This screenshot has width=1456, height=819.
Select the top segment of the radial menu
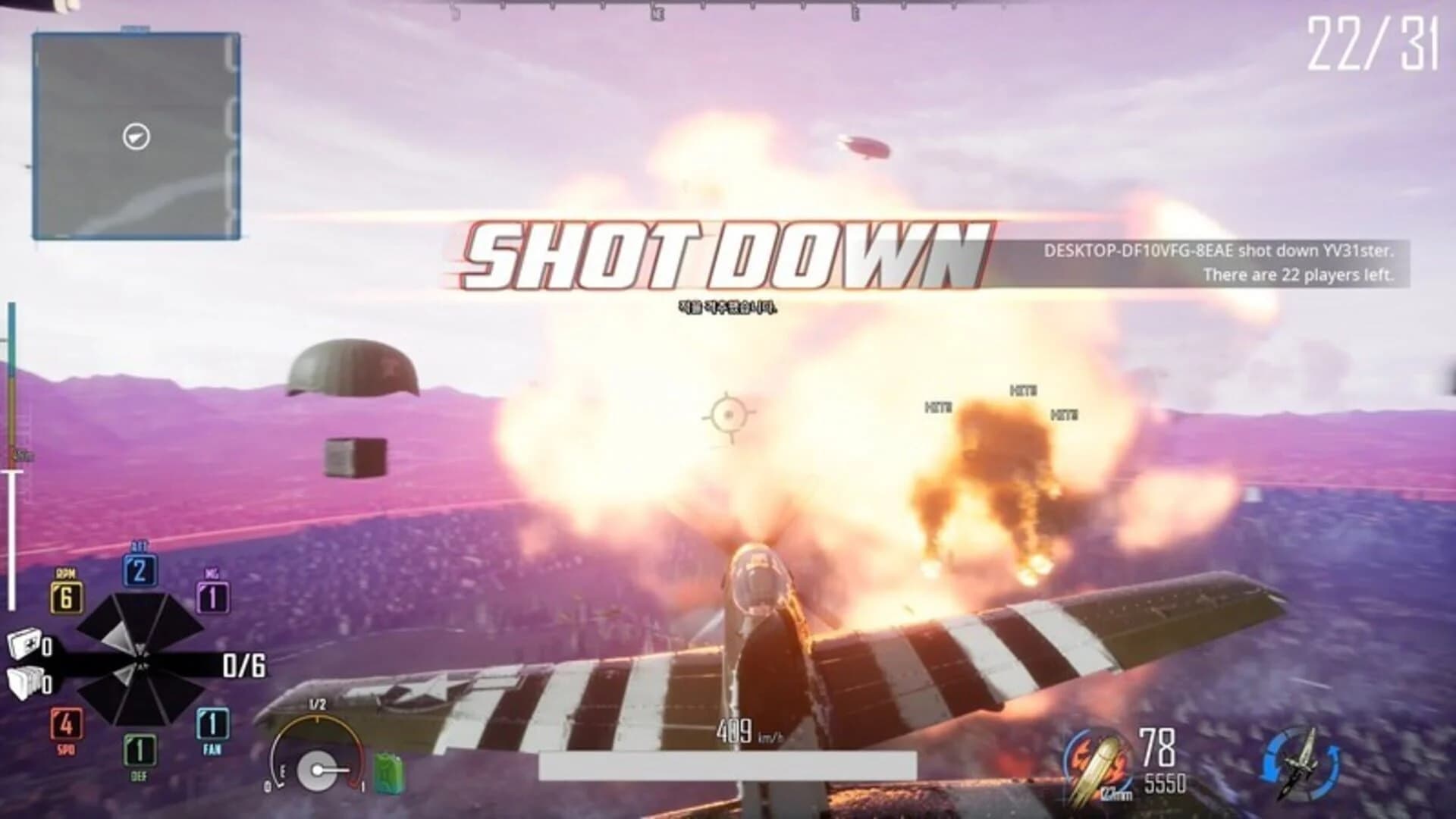(140, 616)
